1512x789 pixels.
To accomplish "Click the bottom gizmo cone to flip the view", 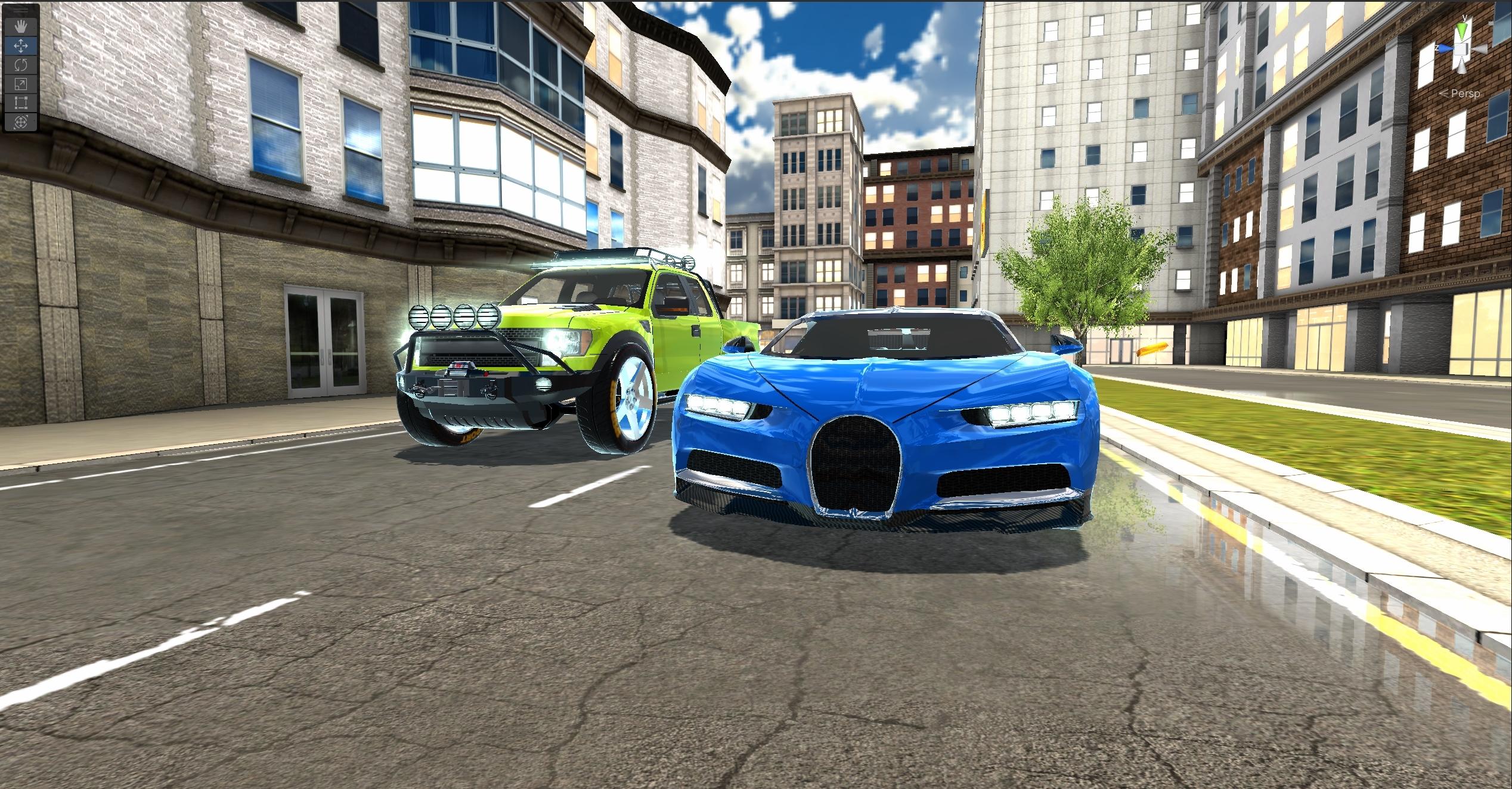I will 1462,68.
